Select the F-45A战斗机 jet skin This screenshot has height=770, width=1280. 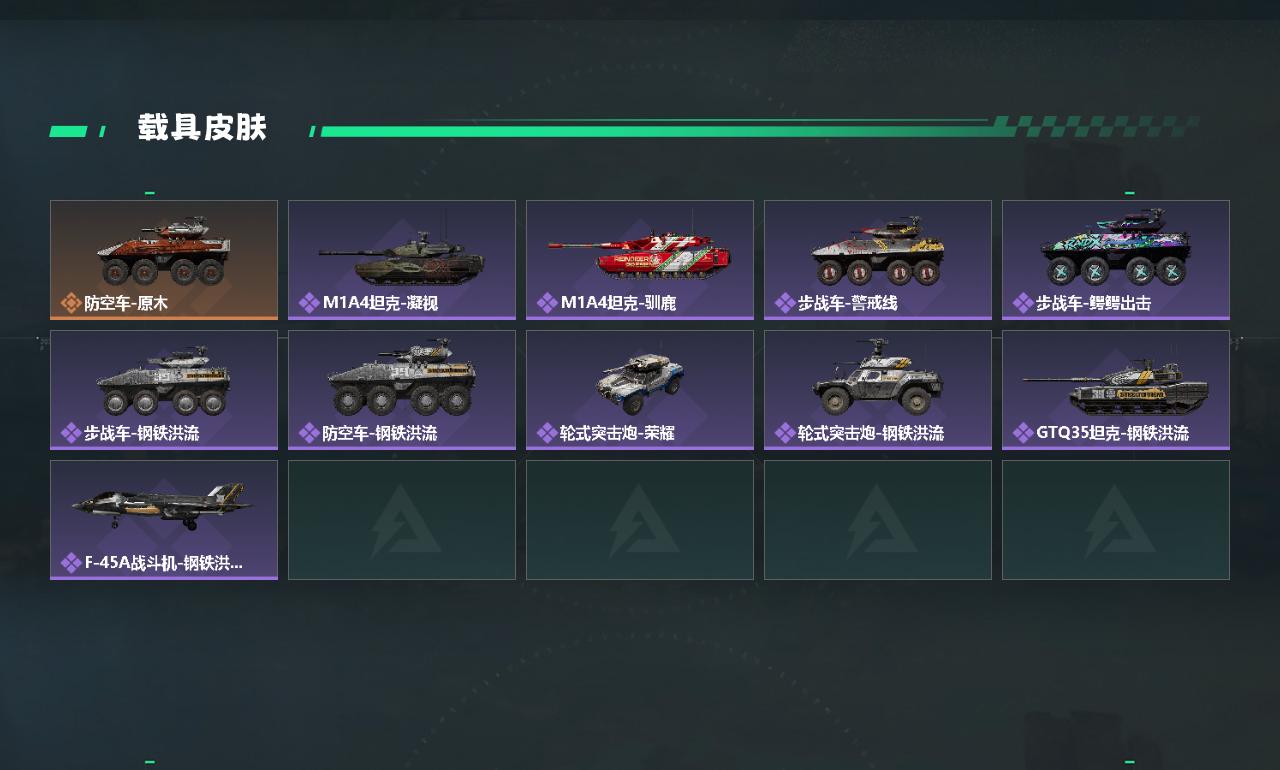(x=164, y=519)
